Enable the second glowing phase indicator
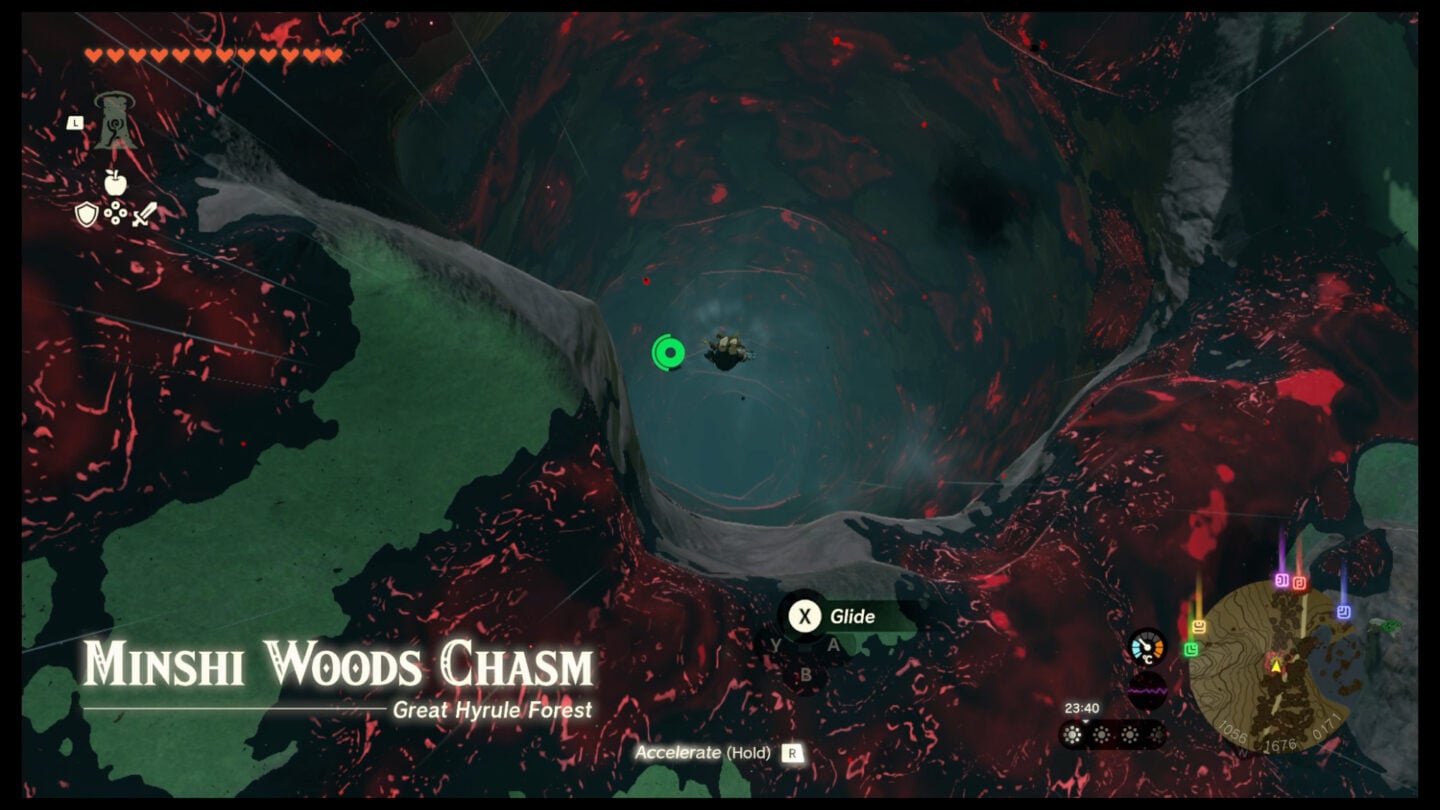 (x=1101, y=735)
